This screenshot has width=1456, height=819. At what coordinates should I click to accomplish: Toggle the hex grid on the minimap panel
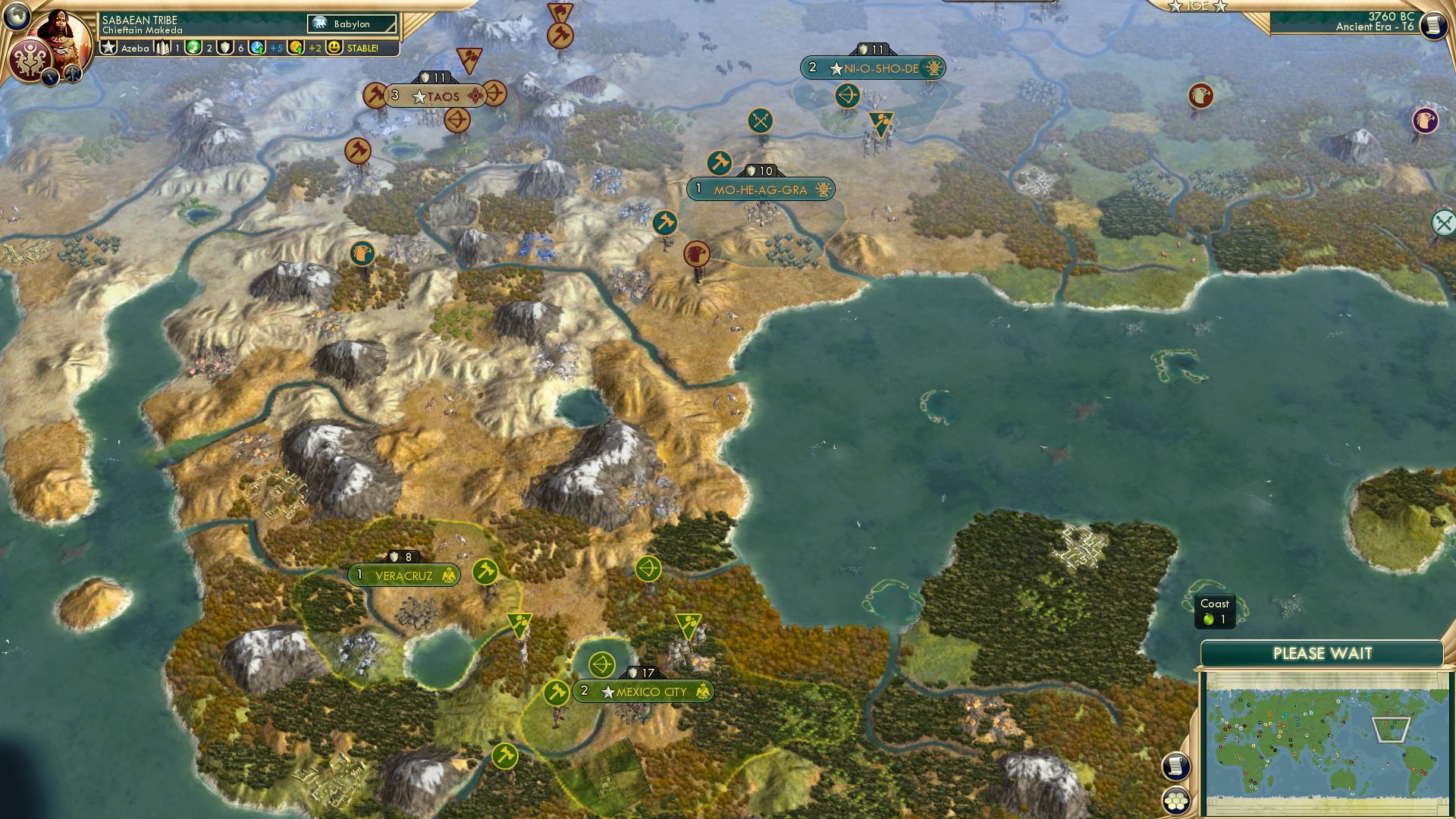pyautogui.click(x=1175, y=801)
